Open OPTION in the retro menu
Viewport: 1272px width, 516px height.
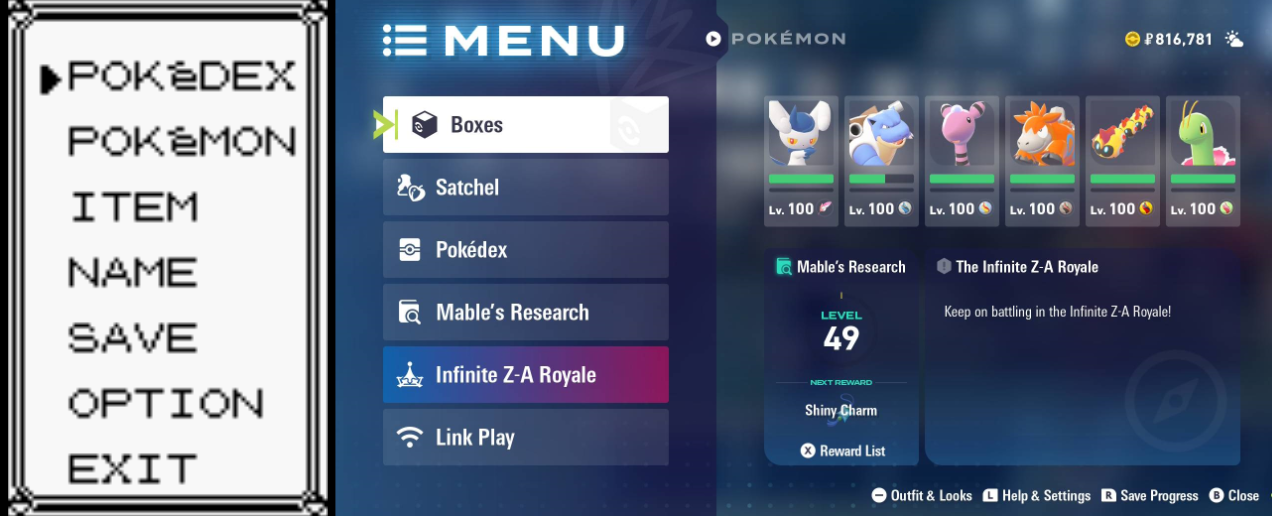click(165, 403)
